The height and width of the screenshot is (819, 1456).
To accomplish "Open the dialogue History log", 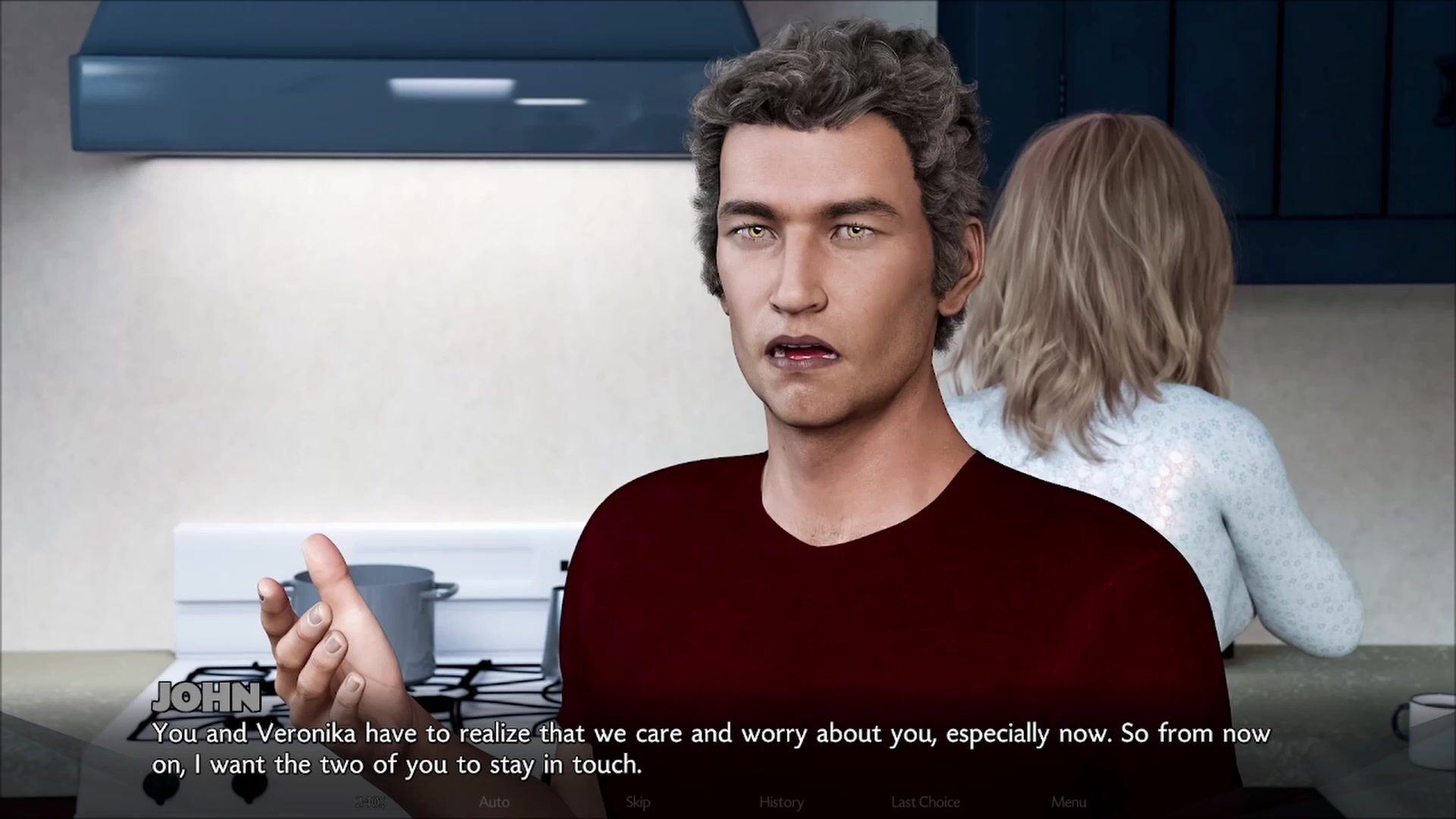I will coord(781,802).
